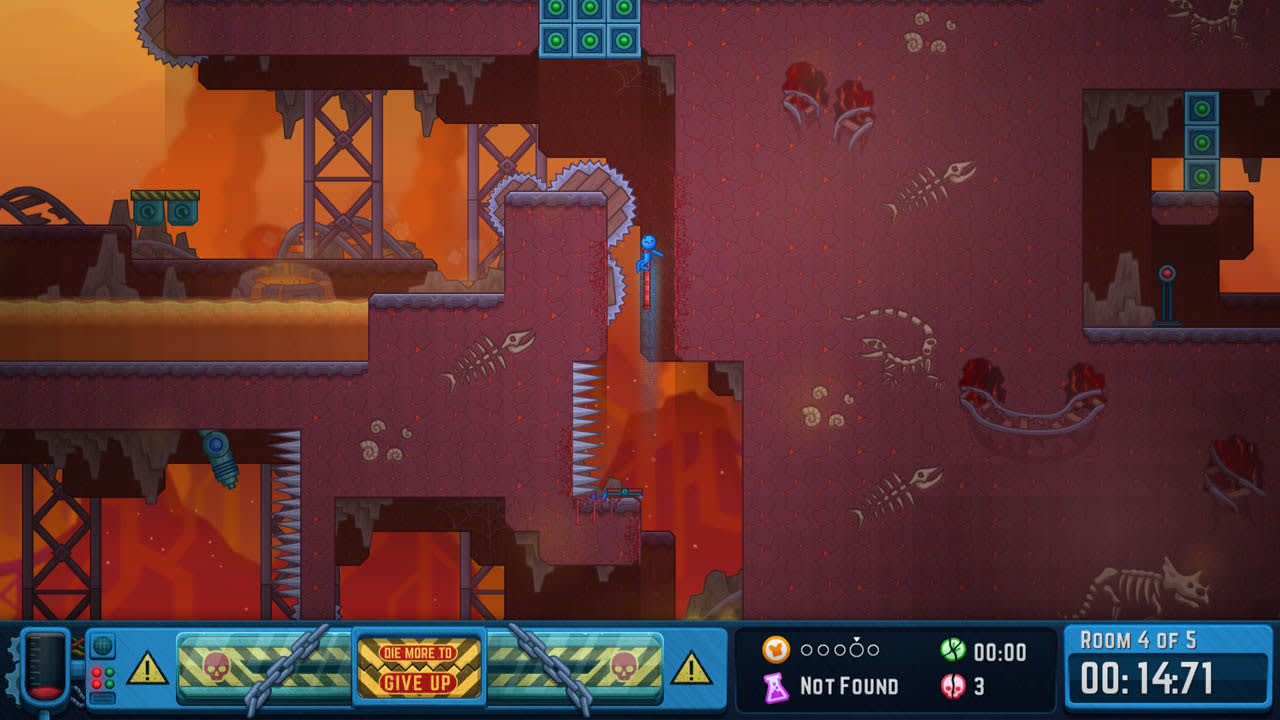Select the first progress circle in the HUD
The height and width of the screenshot is (720, 1280).
807,650
